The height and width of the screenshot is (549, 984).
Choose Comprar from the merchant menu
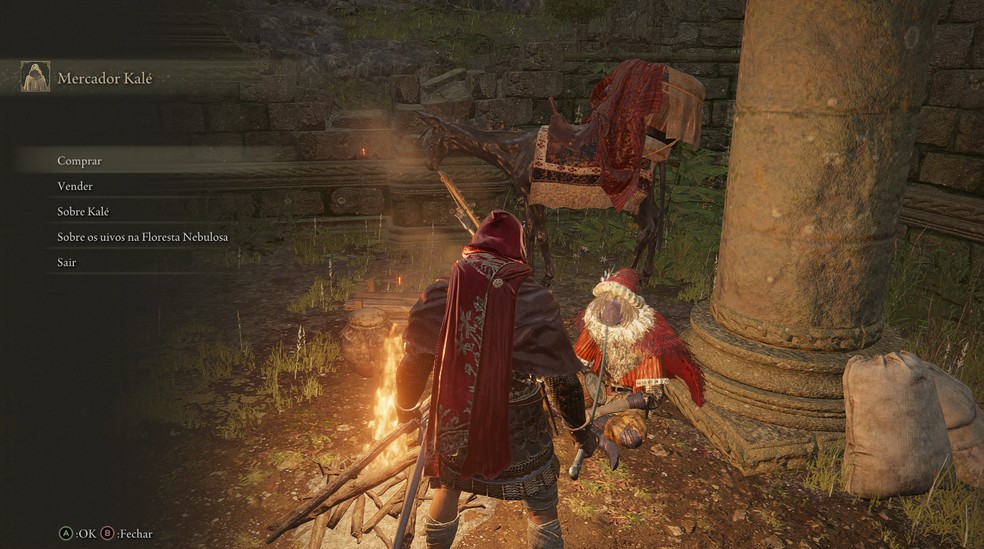point(80,160)
